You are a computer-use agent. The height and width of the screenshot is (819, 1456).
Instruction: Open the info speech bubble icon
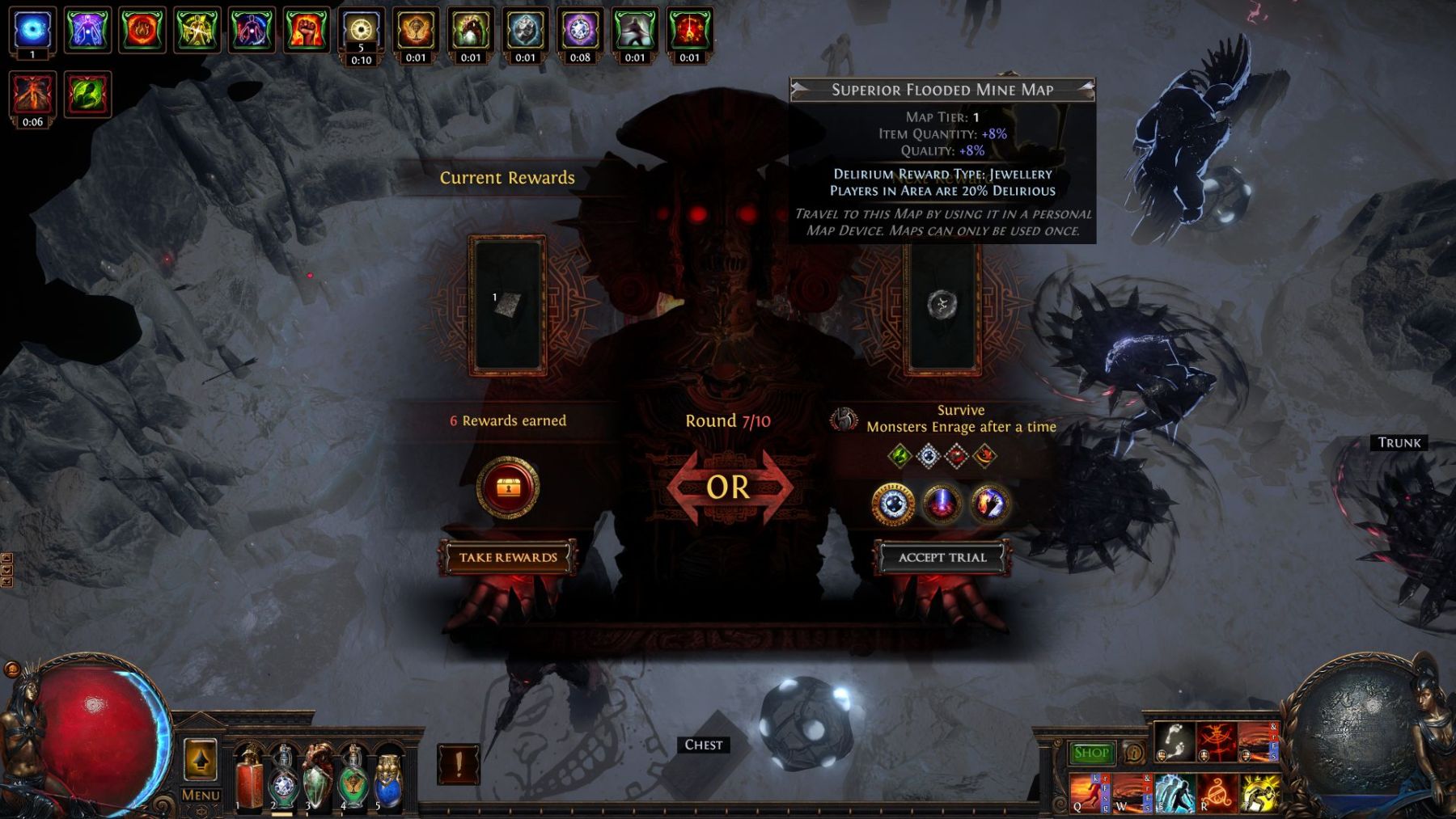pyautogui.click(x=1134, y=753)
